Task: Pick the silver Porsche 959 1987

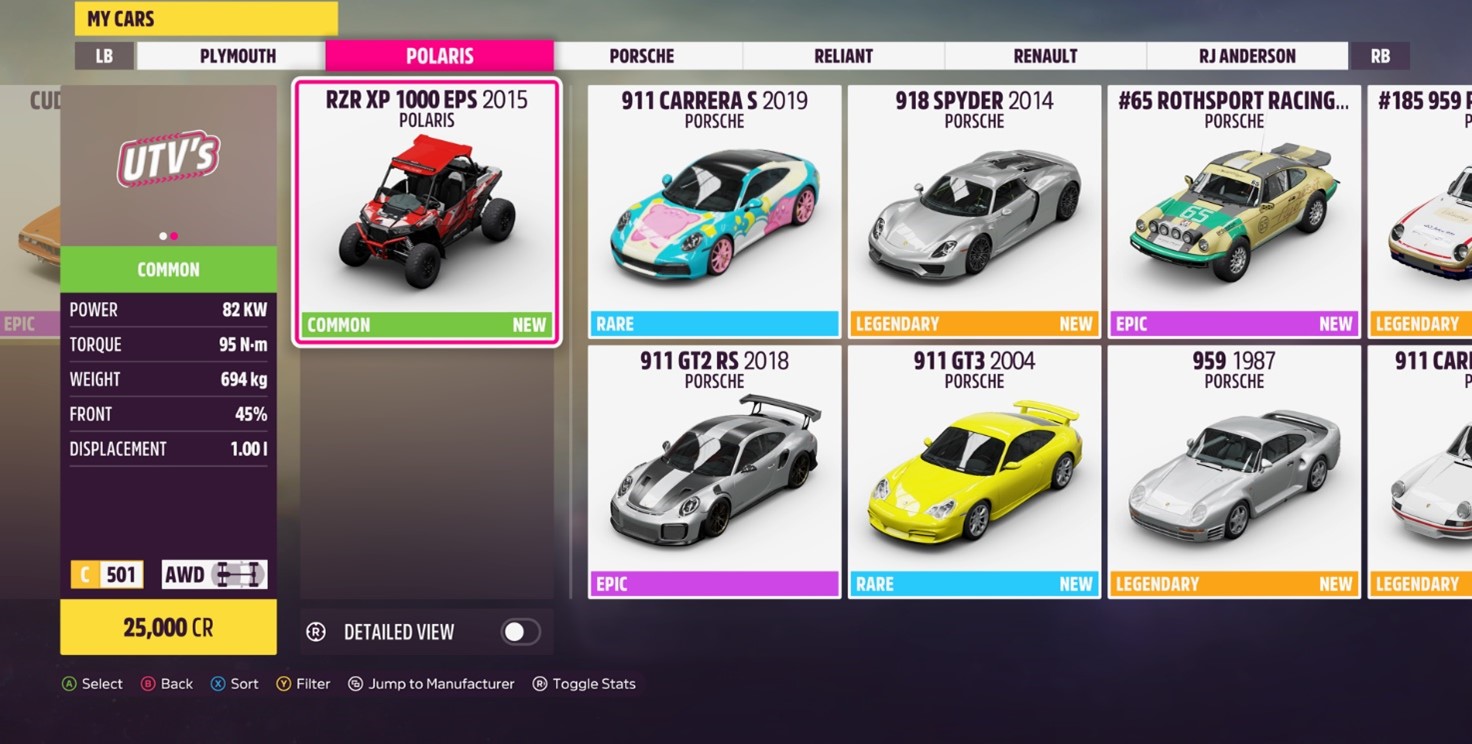Action: (x=1234, y=472)
